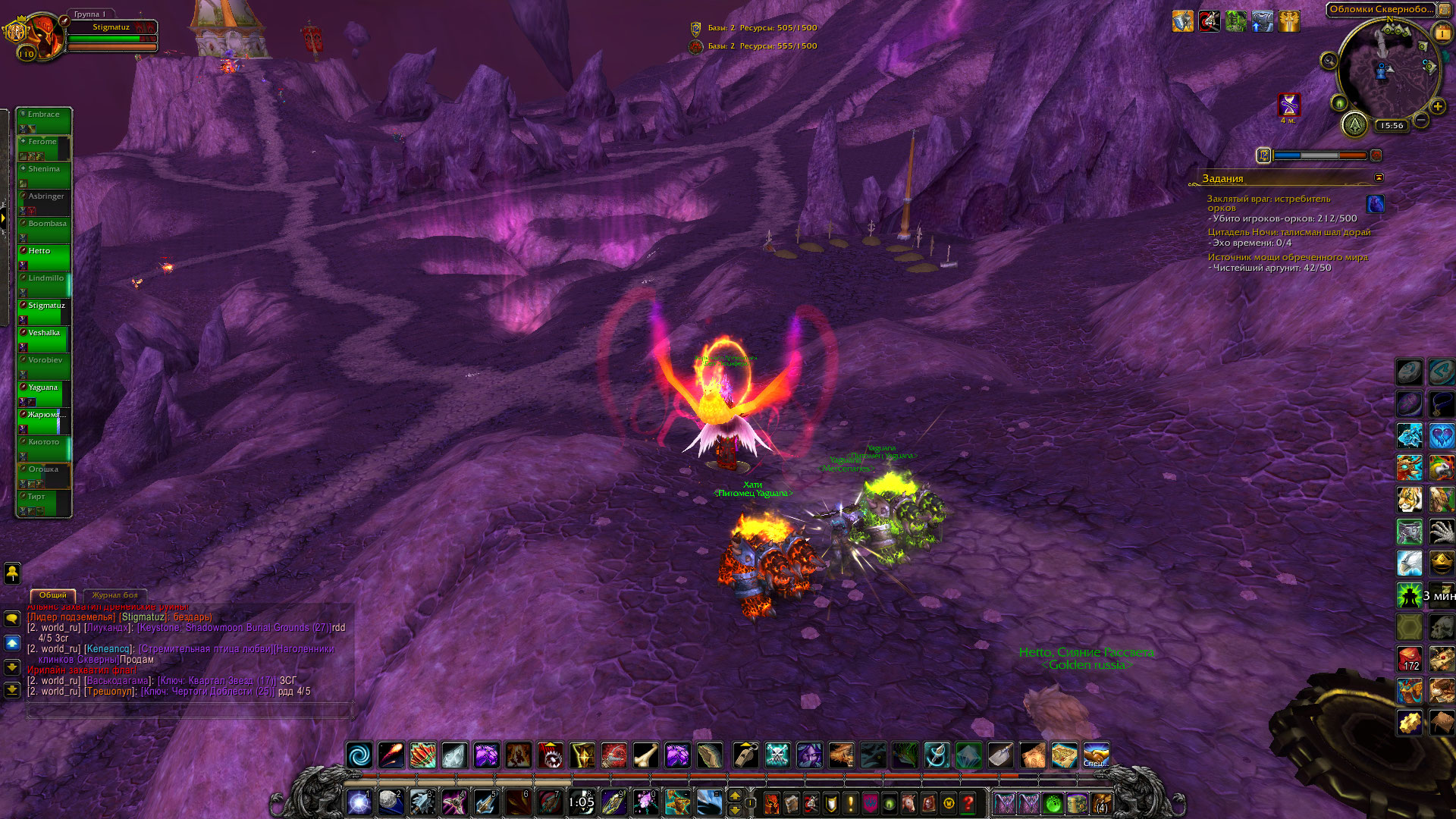The height and width of the screenshot is (819, 1456).
Task: Click the hourglass debuff icon
Action: (x=1288, y=104)
